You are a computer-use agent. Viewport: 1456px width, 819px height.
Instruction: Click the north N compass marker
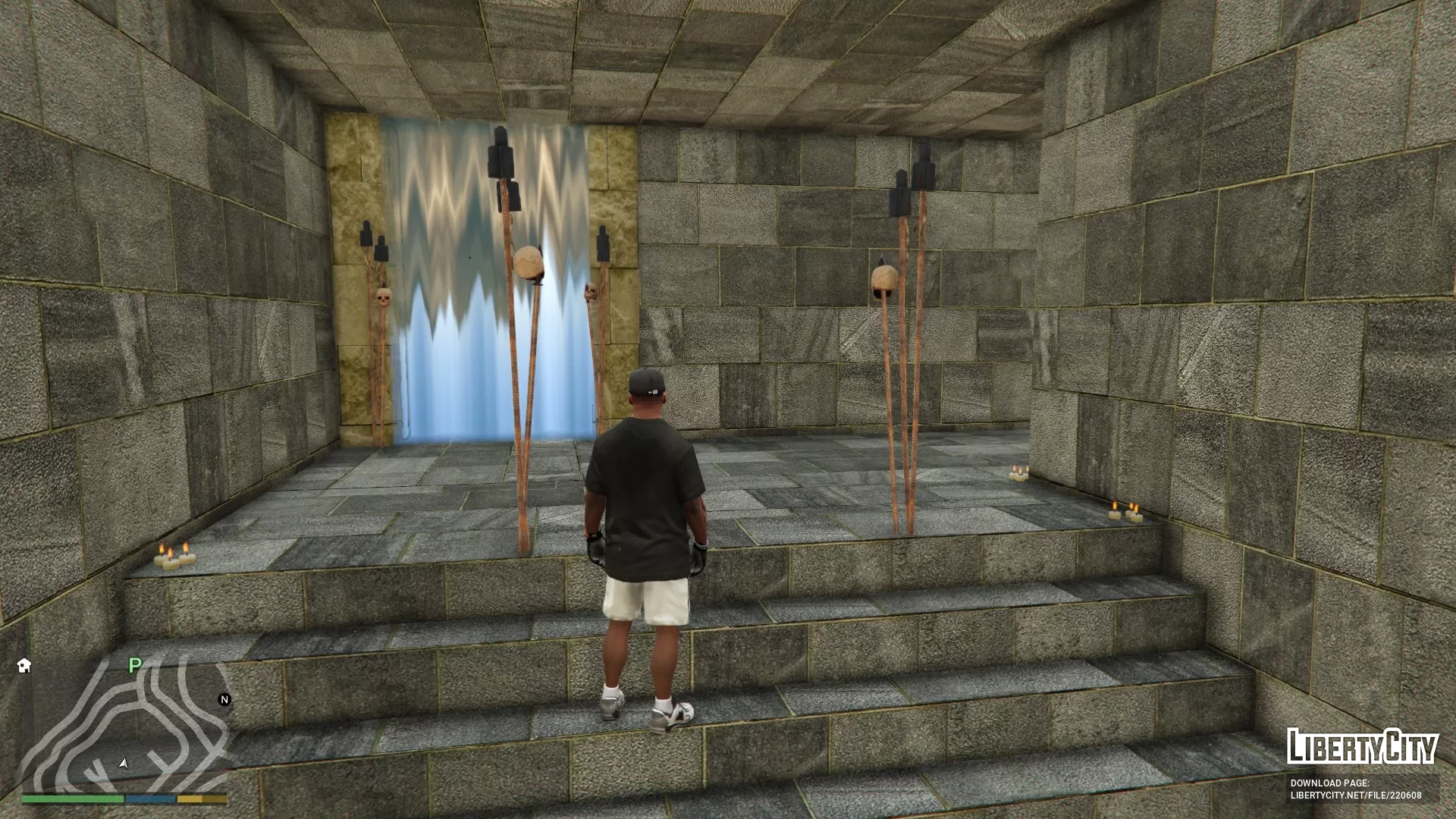coord(224,699)
